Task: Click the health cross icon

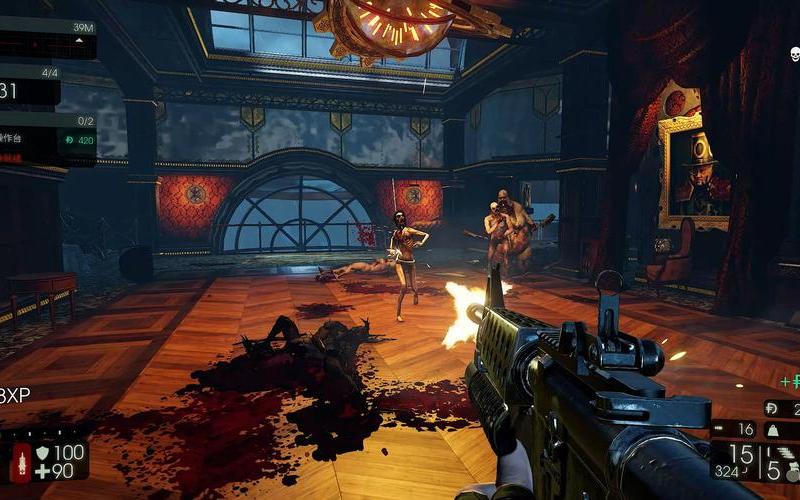Action: coord(43,472)
